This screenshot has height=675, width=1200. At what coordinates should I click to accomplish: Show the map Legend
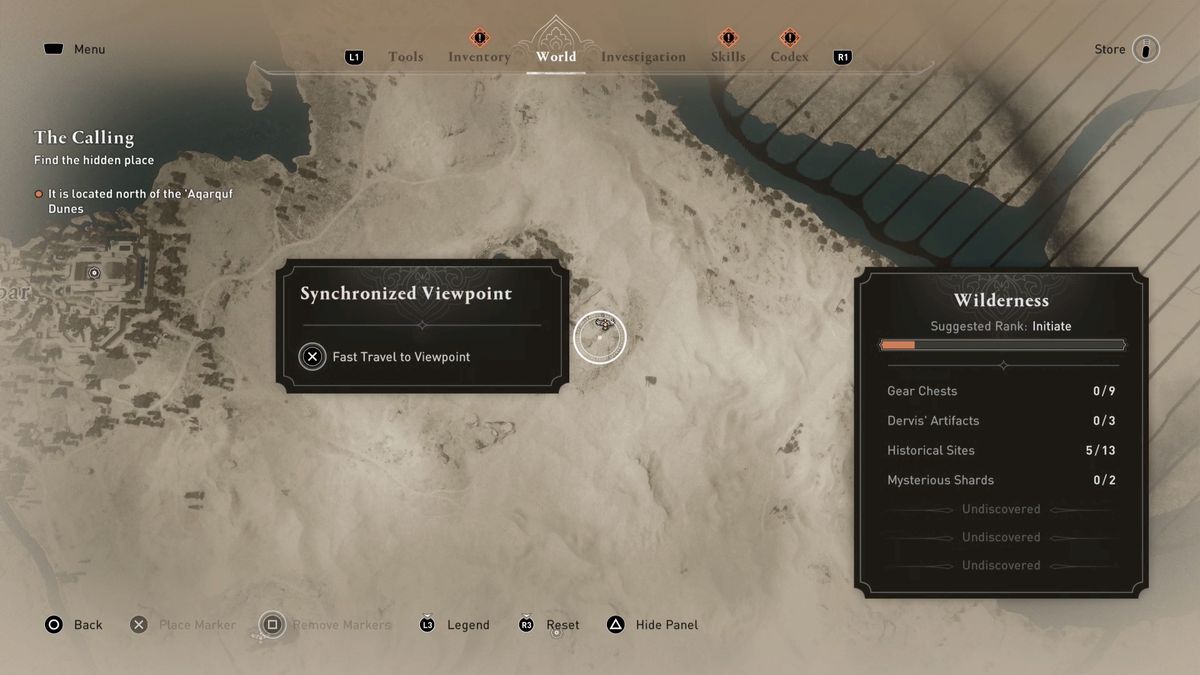(455, 625)
